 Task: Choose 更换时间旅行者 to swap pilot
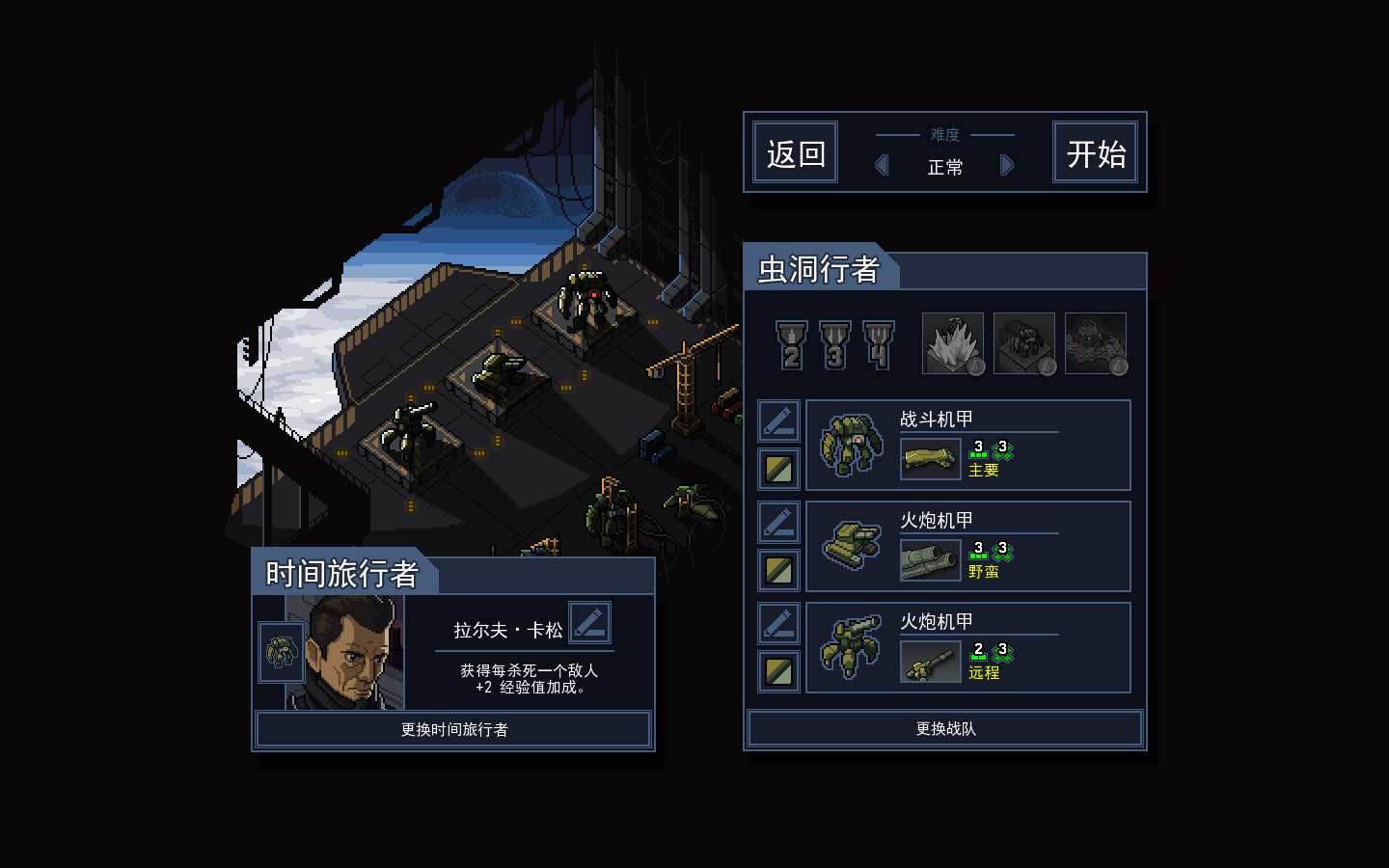[x=453, y=729]
